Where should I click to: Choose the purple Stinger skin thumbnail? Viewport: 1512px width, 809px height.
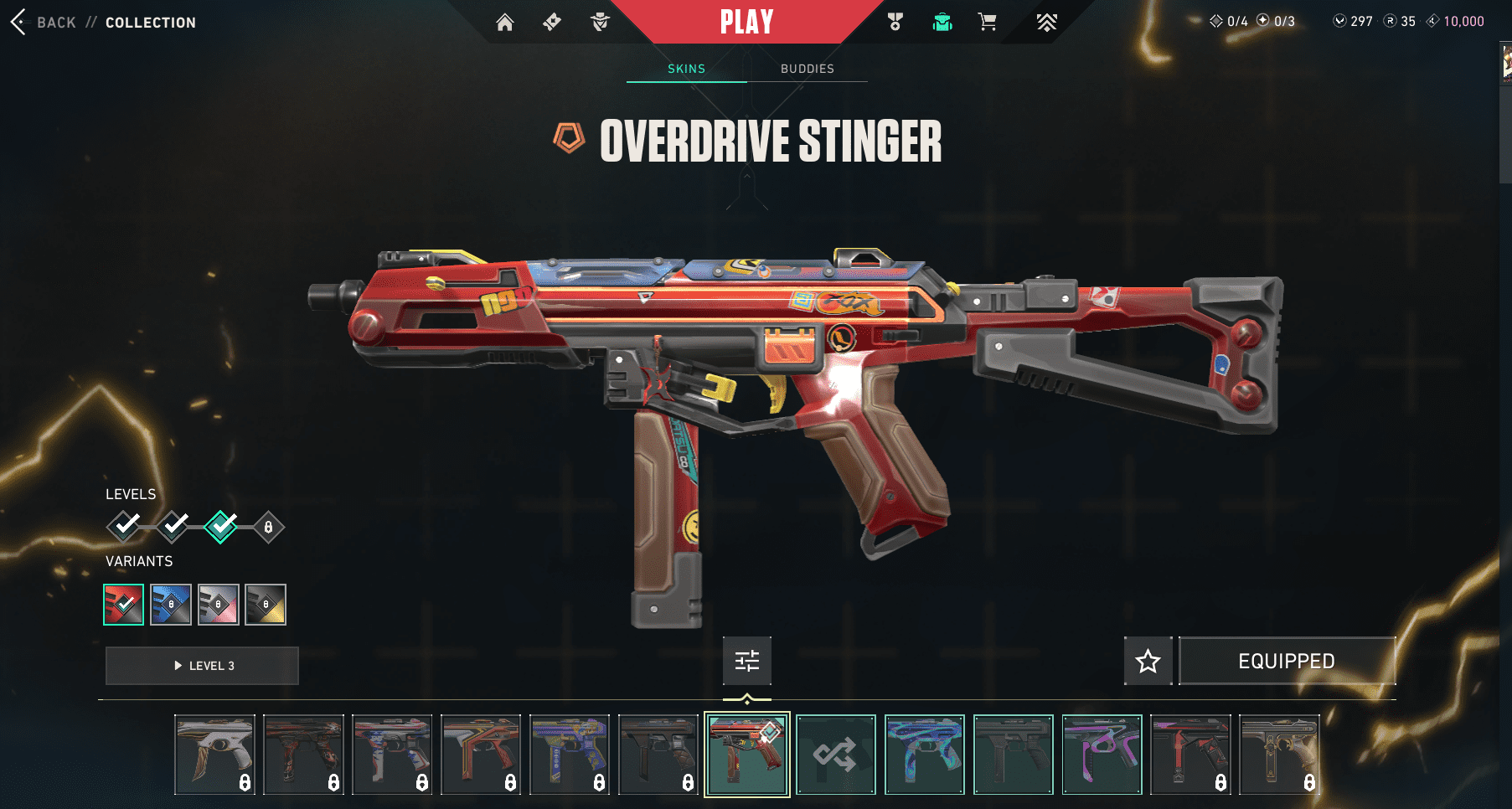click(x=1102, y=755)
